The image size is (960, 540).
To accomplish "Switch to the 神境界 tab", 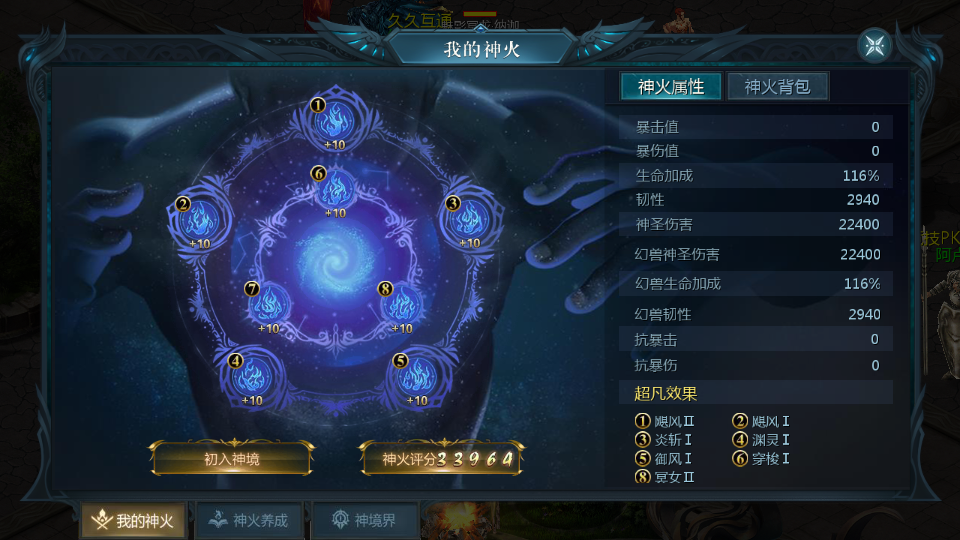I will click(x=364, y=520).
